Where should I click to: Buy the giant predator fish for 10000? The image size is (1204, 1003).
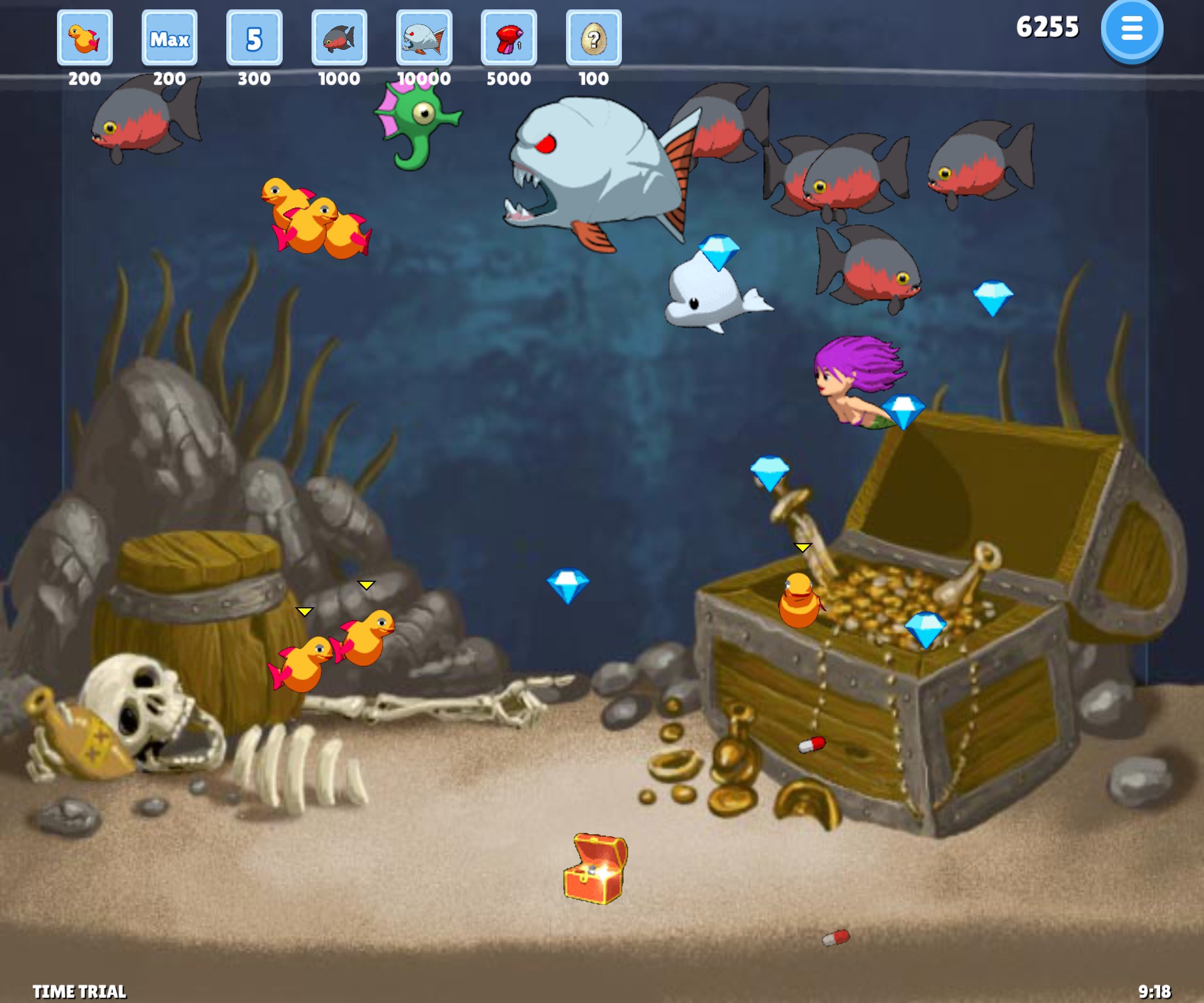(423, 38)
